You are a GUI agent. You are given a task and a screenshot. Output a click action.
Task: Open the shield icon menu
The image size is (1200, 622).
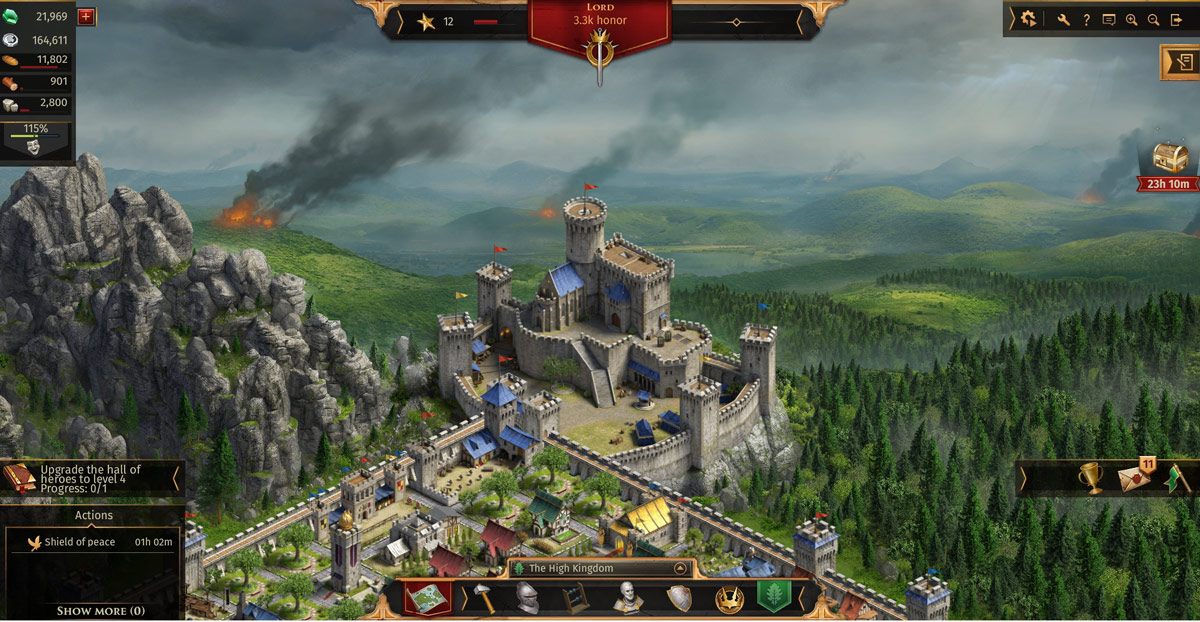[x=679, y=598]
